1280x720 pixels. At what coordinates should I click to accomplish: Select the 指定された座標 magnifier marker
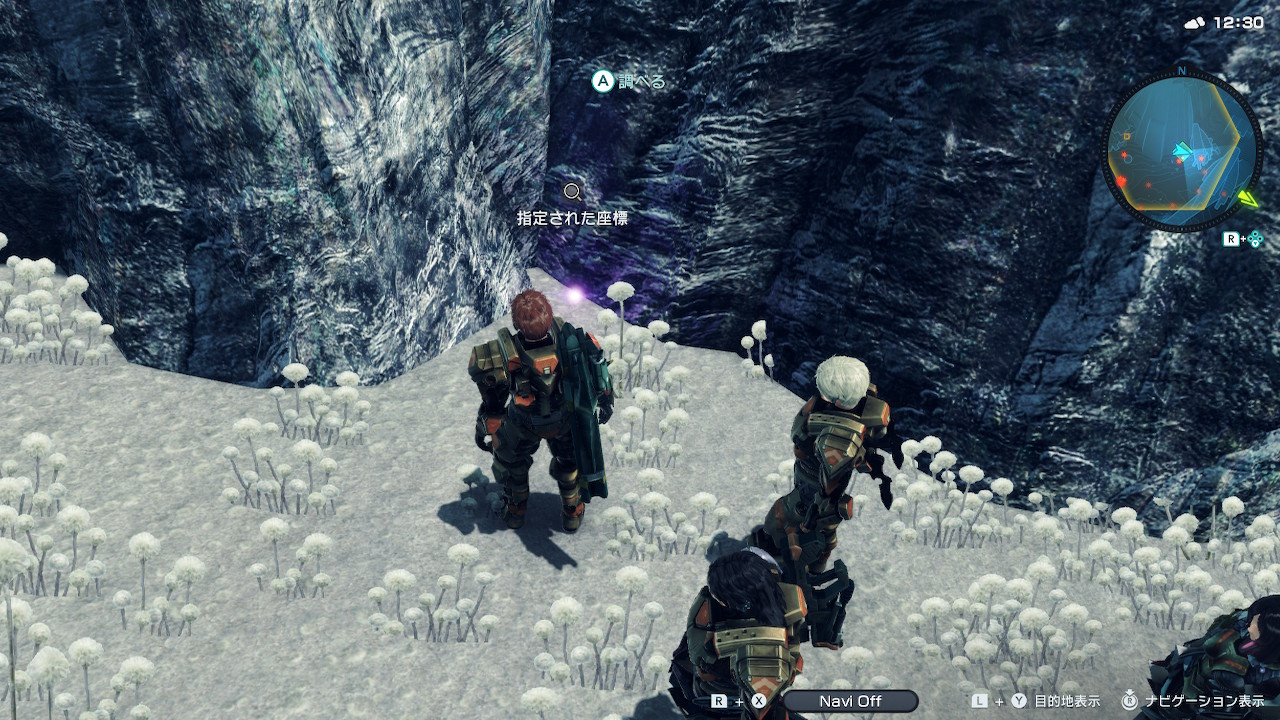click(572, 191)
